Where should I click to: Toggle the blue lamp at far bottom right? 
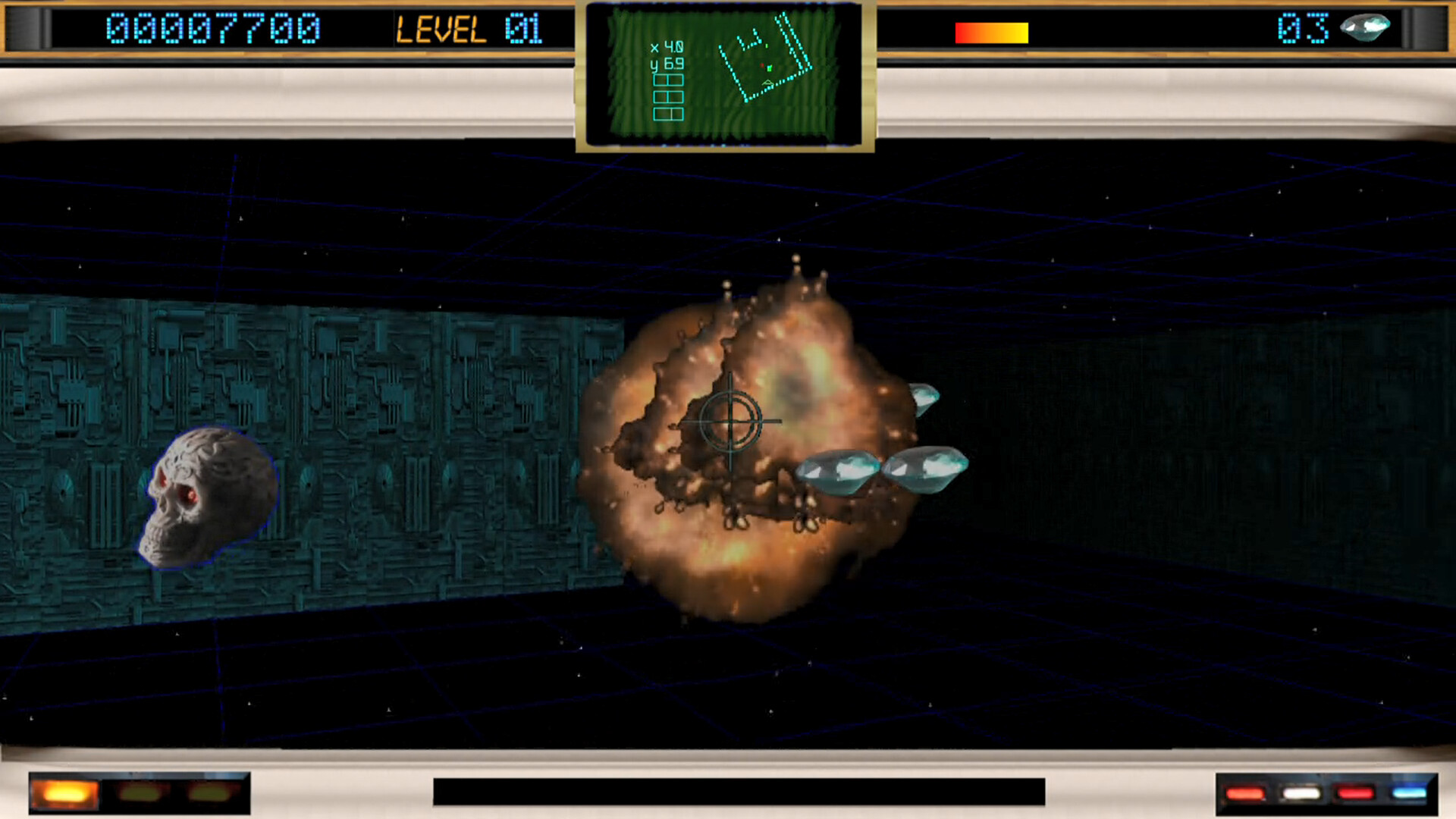[1410, 793]
